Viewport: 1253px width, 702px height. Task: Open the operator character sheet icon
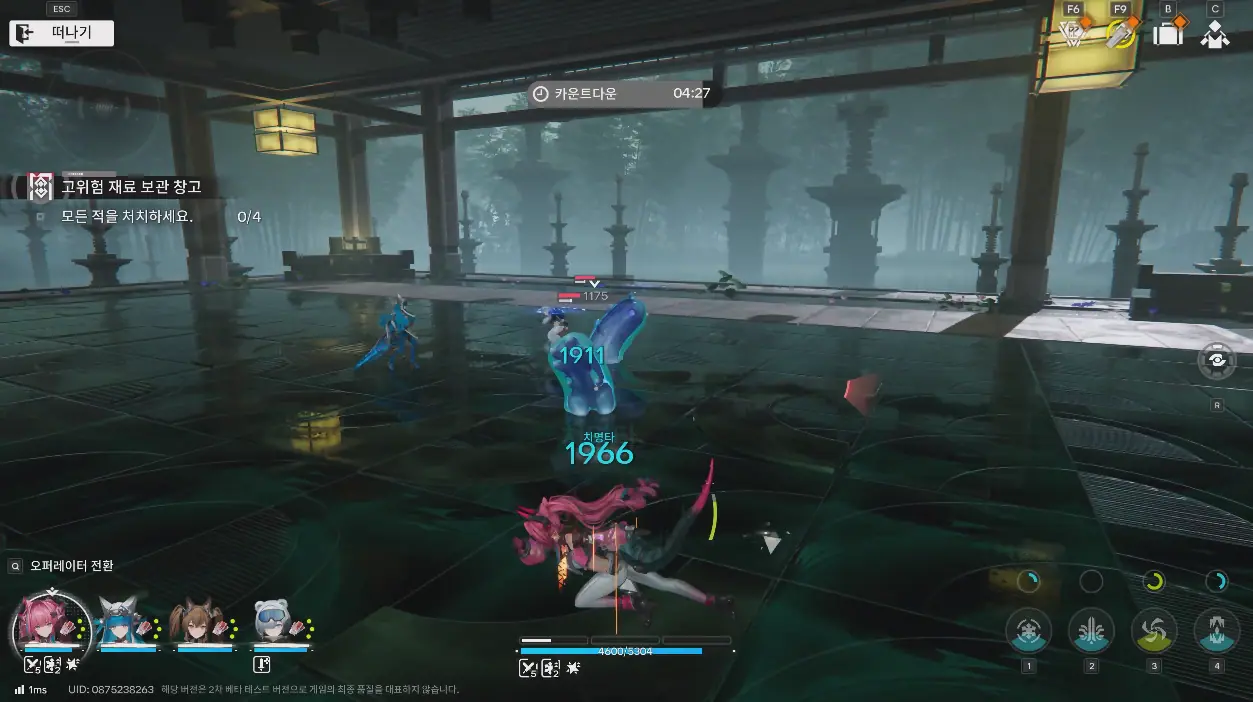tap(1215, 34)
